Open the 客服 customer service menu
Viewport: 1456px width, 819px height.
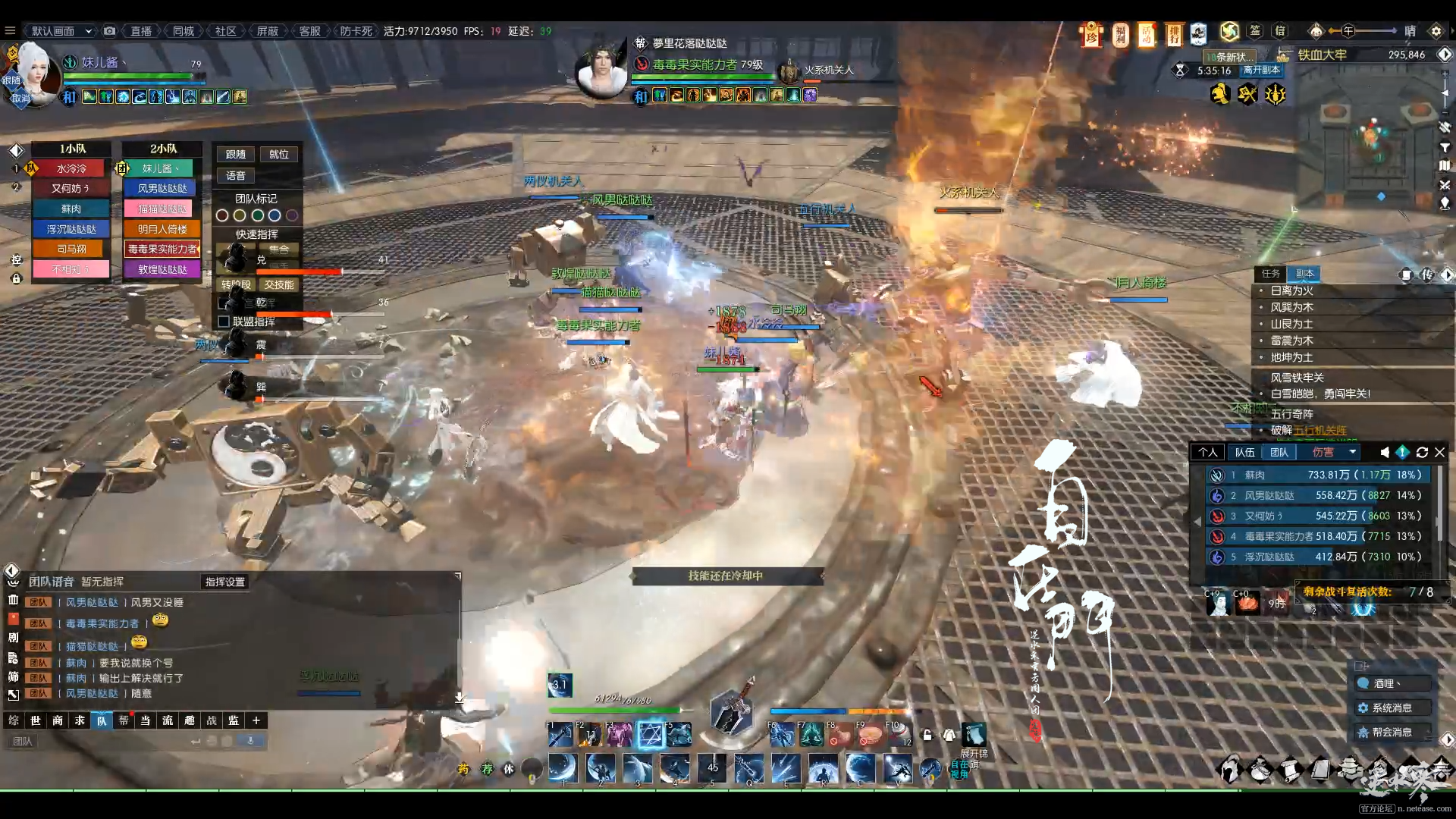click(309, 31)
